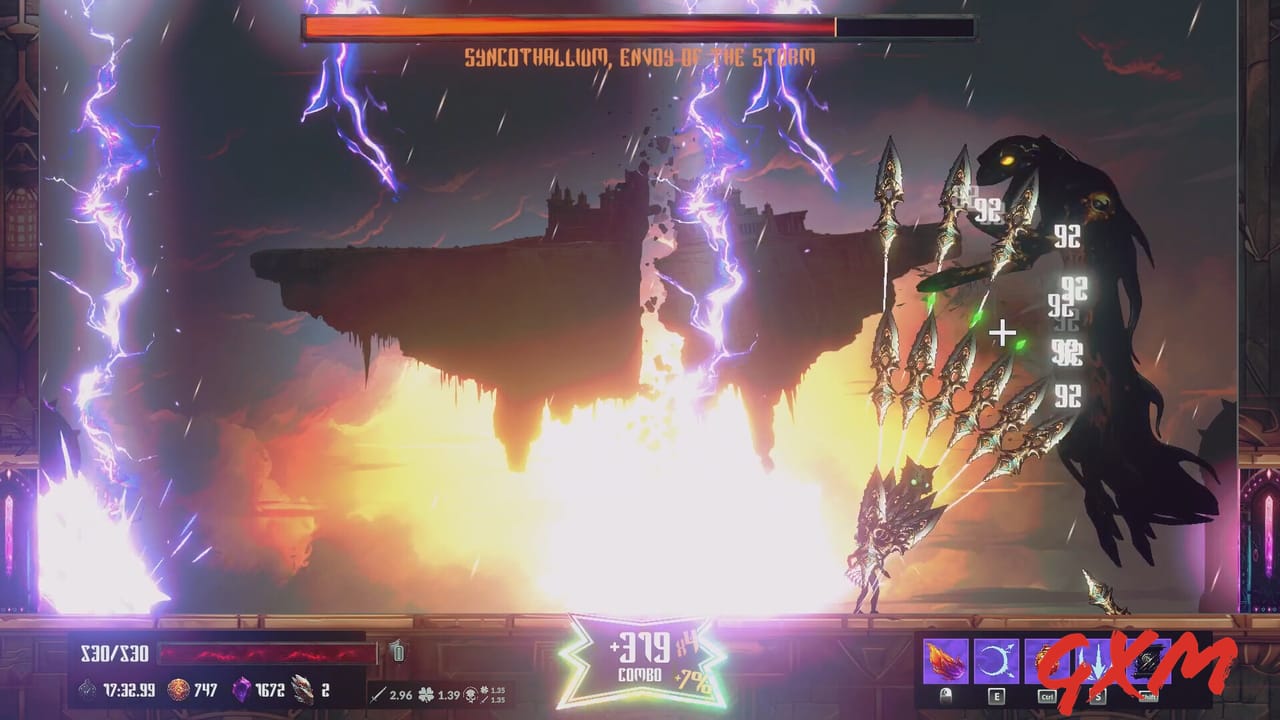
Task: Open the gold coin currency counter showing 747
Action: [176, 690]
